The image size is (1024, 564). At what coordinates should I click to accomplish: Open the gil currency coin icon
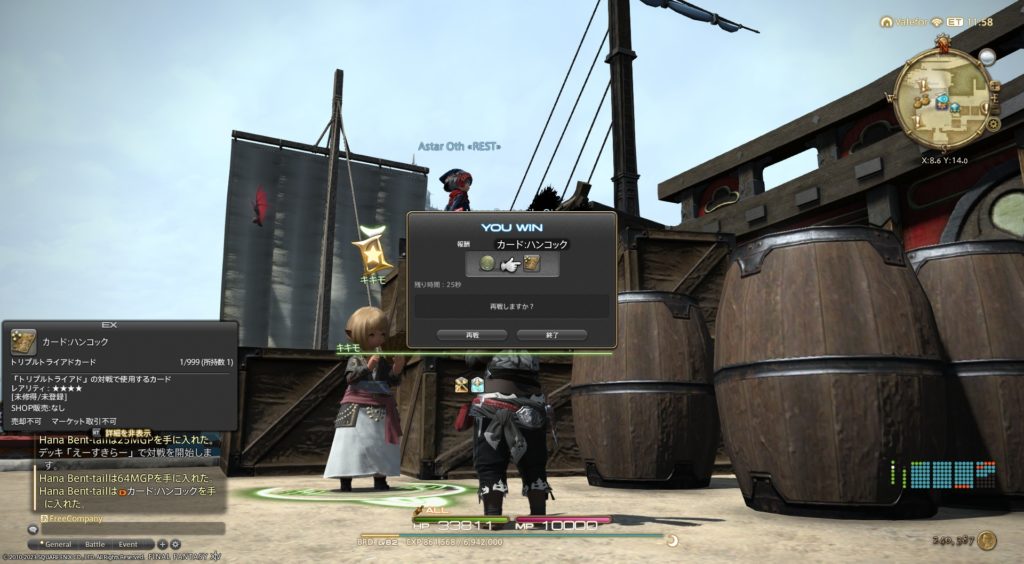pos(987,541)
